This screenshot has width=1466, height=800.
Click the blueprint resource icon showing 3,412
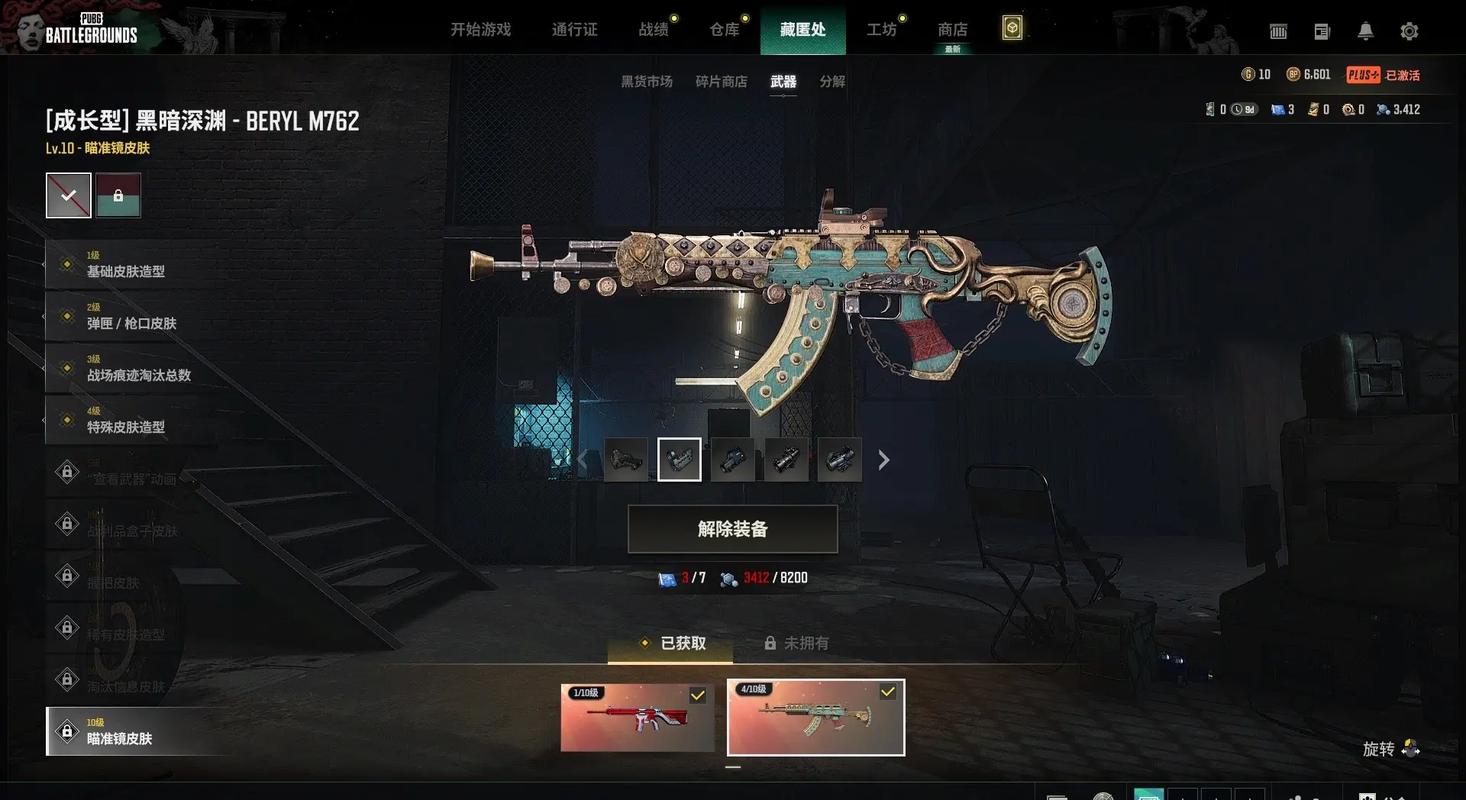point(1379,108)
